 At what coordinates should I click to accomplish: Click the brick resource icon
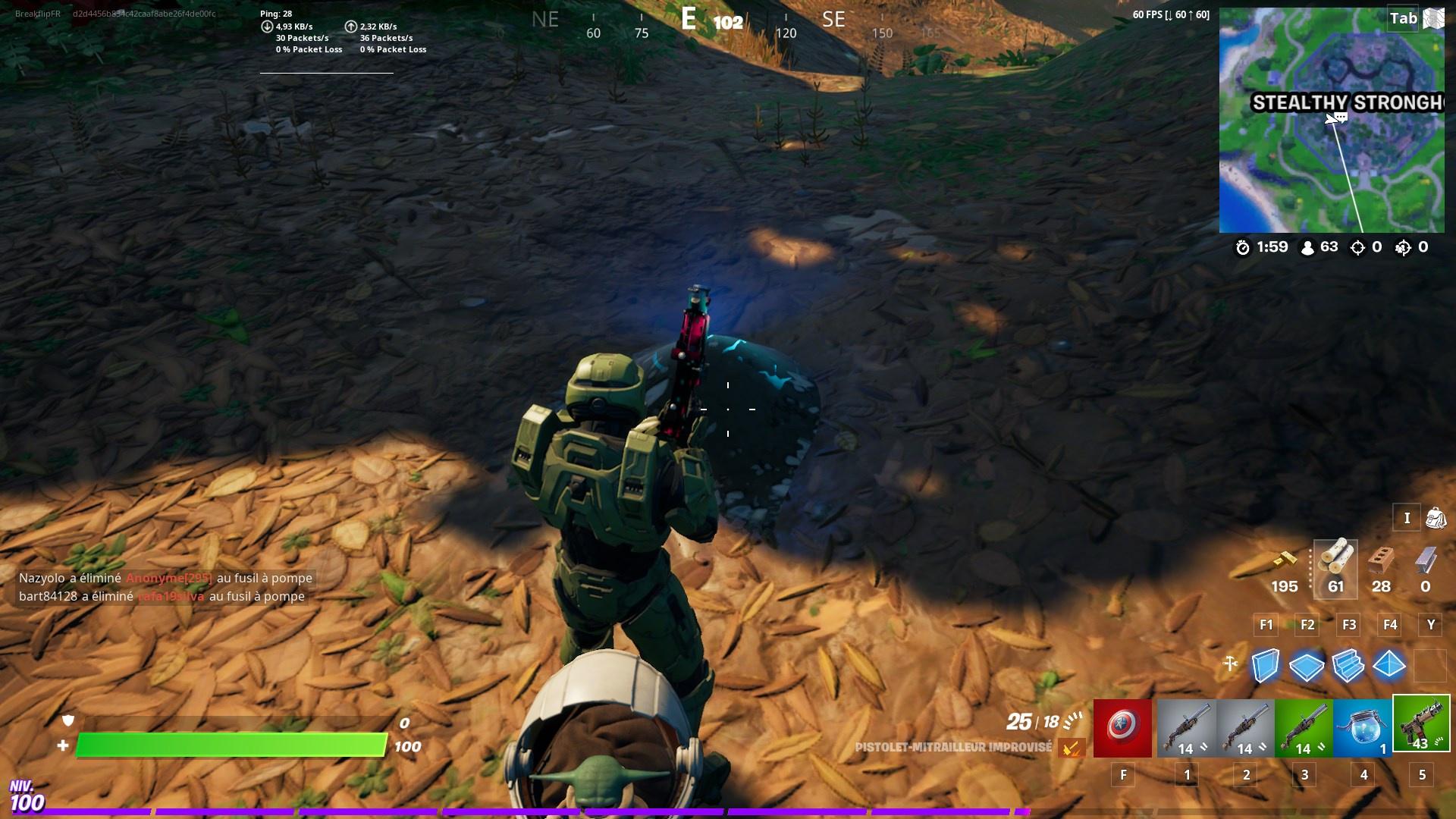pos(1381,561)
